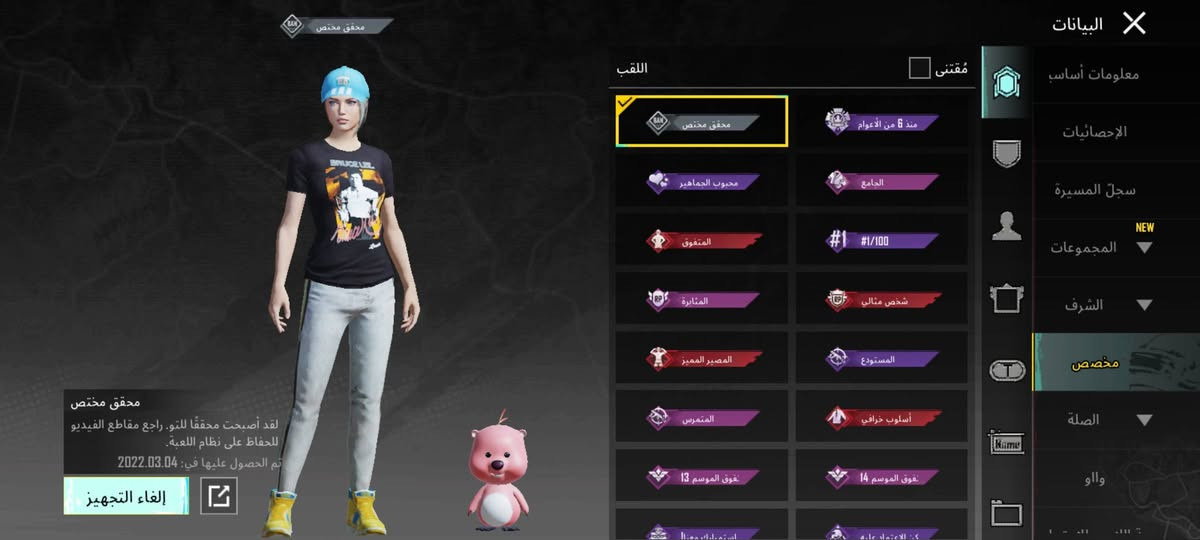Select the المتمرس title
Screen dimensions: 1200x540
point(702,418)
